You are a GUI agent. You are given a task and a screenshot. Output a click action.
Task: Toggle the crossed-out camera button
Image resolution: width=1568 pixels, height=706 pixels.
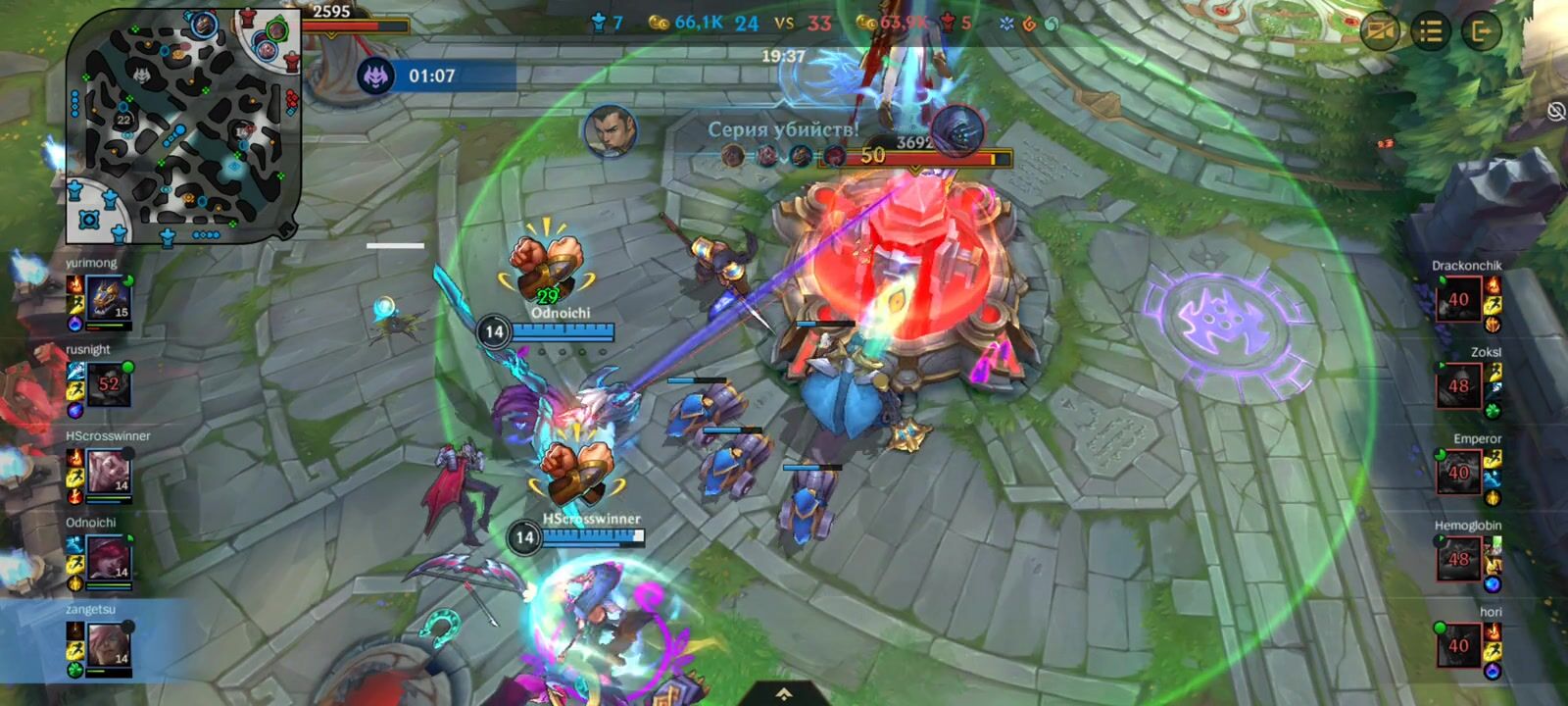pyautogui.click(x=1381, y=32)
